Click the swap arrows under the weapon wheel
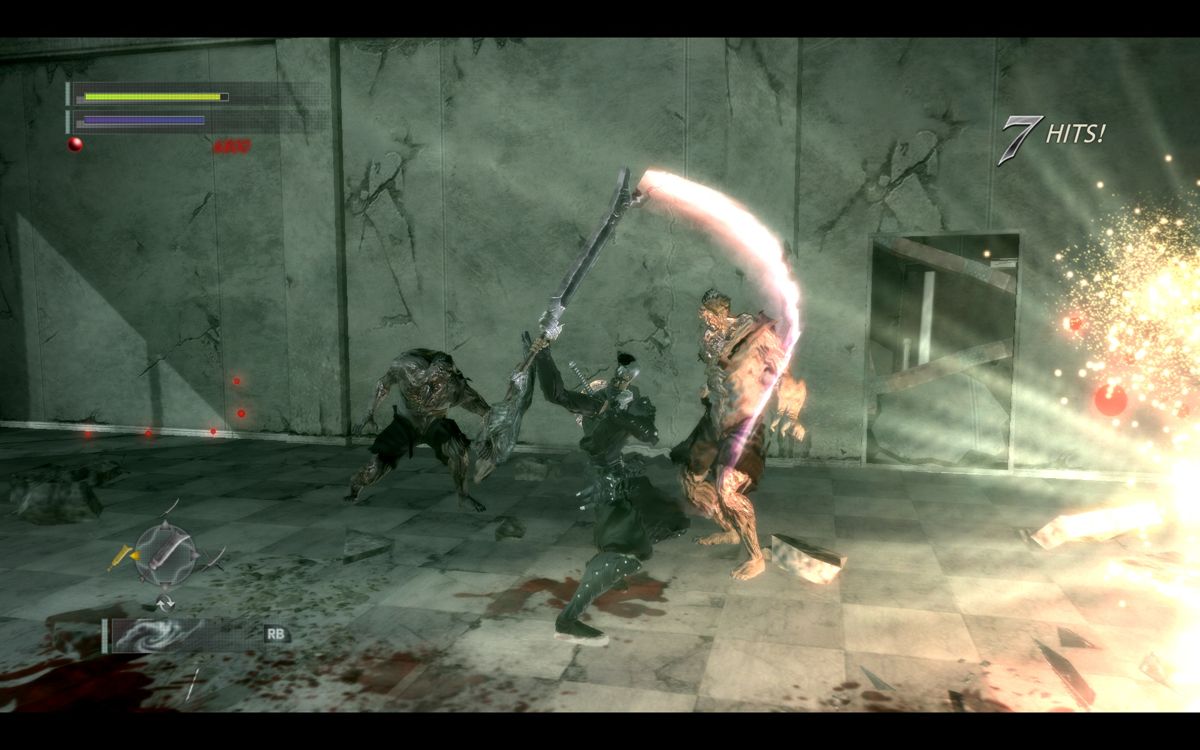1200x750 pixels. click(164, 602)
